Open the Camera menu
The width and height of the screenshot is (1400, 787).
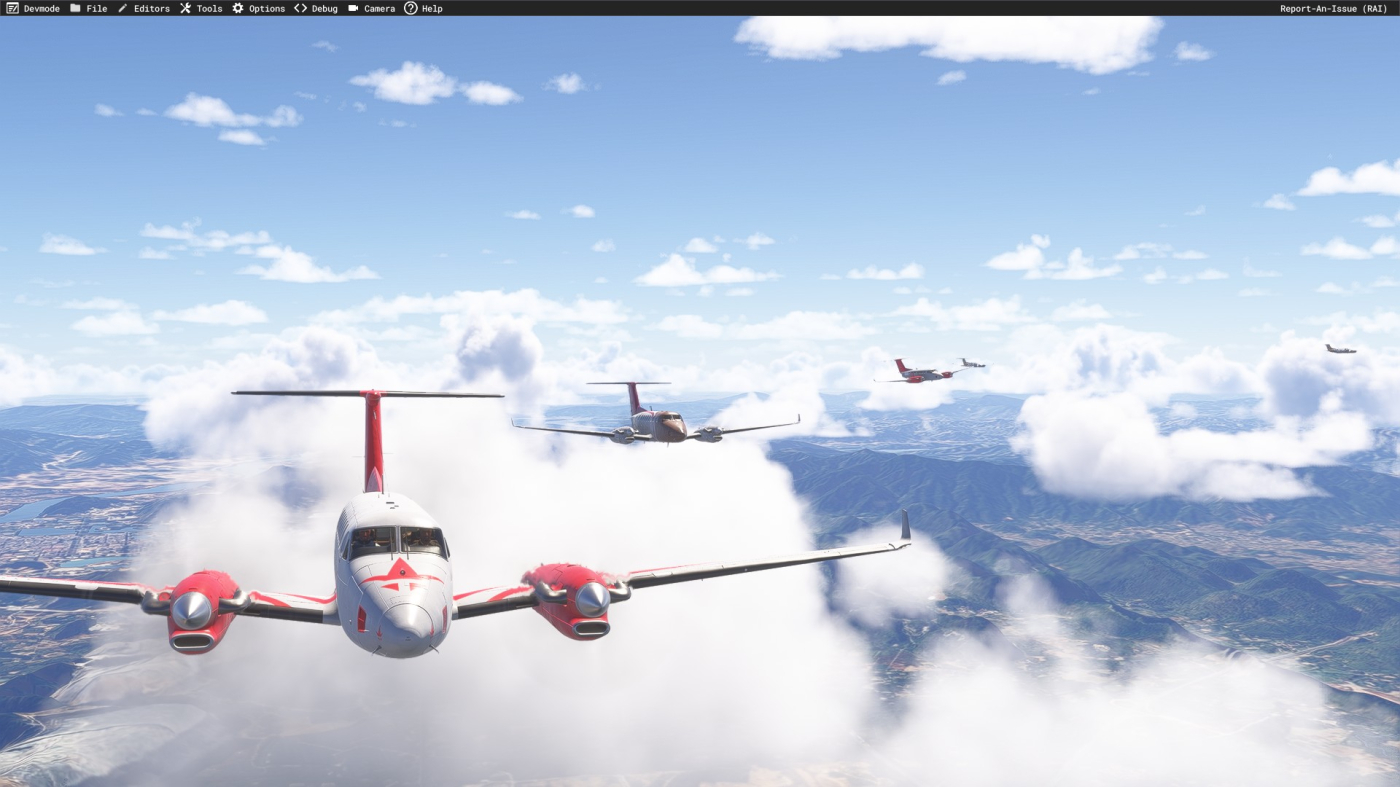coord(371,8)
